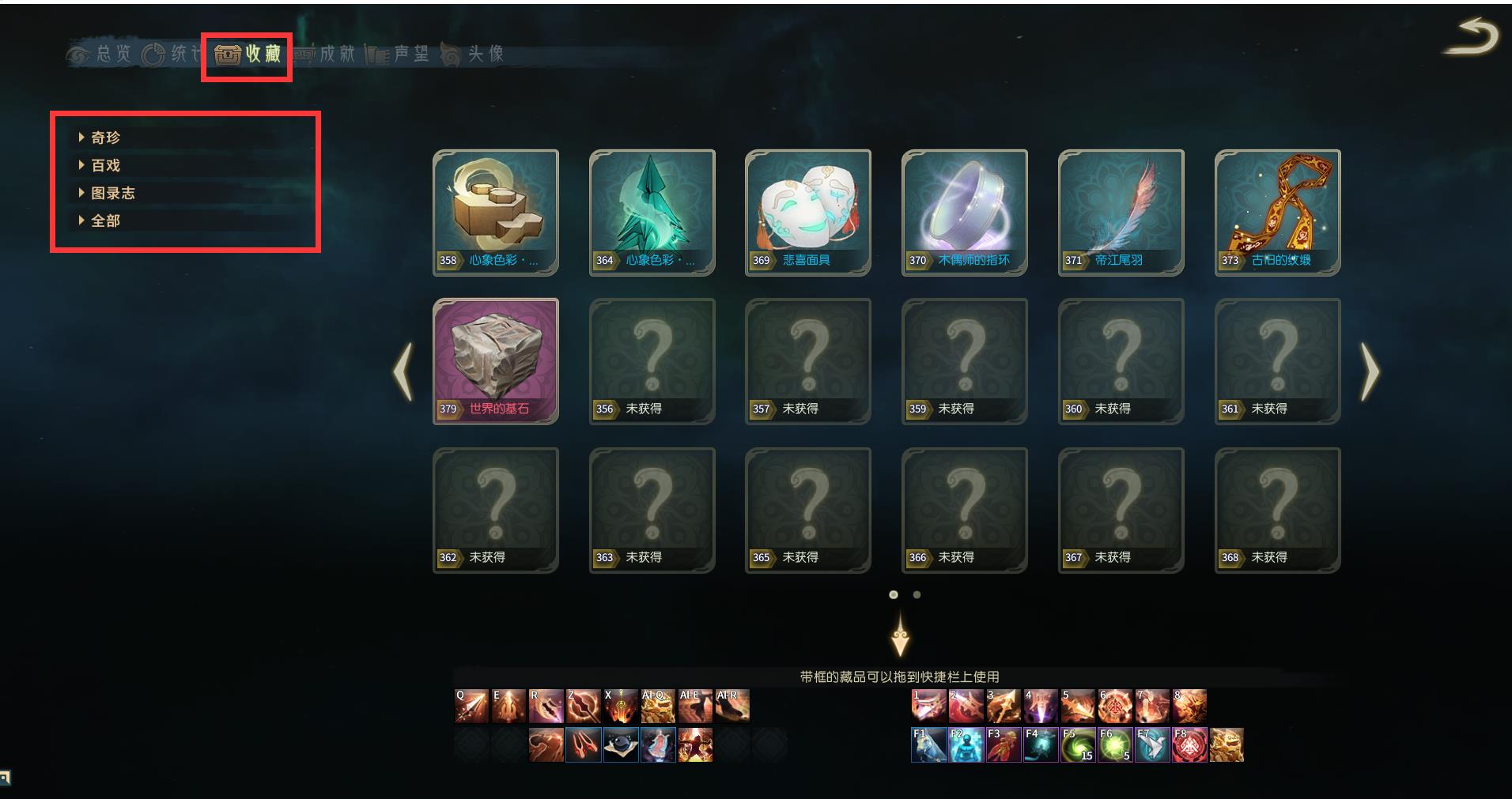Select the 帝江尾羽 feather collectible
Screen dimensions: 1512x799
pyautogui.click(x=1121, y=212)
